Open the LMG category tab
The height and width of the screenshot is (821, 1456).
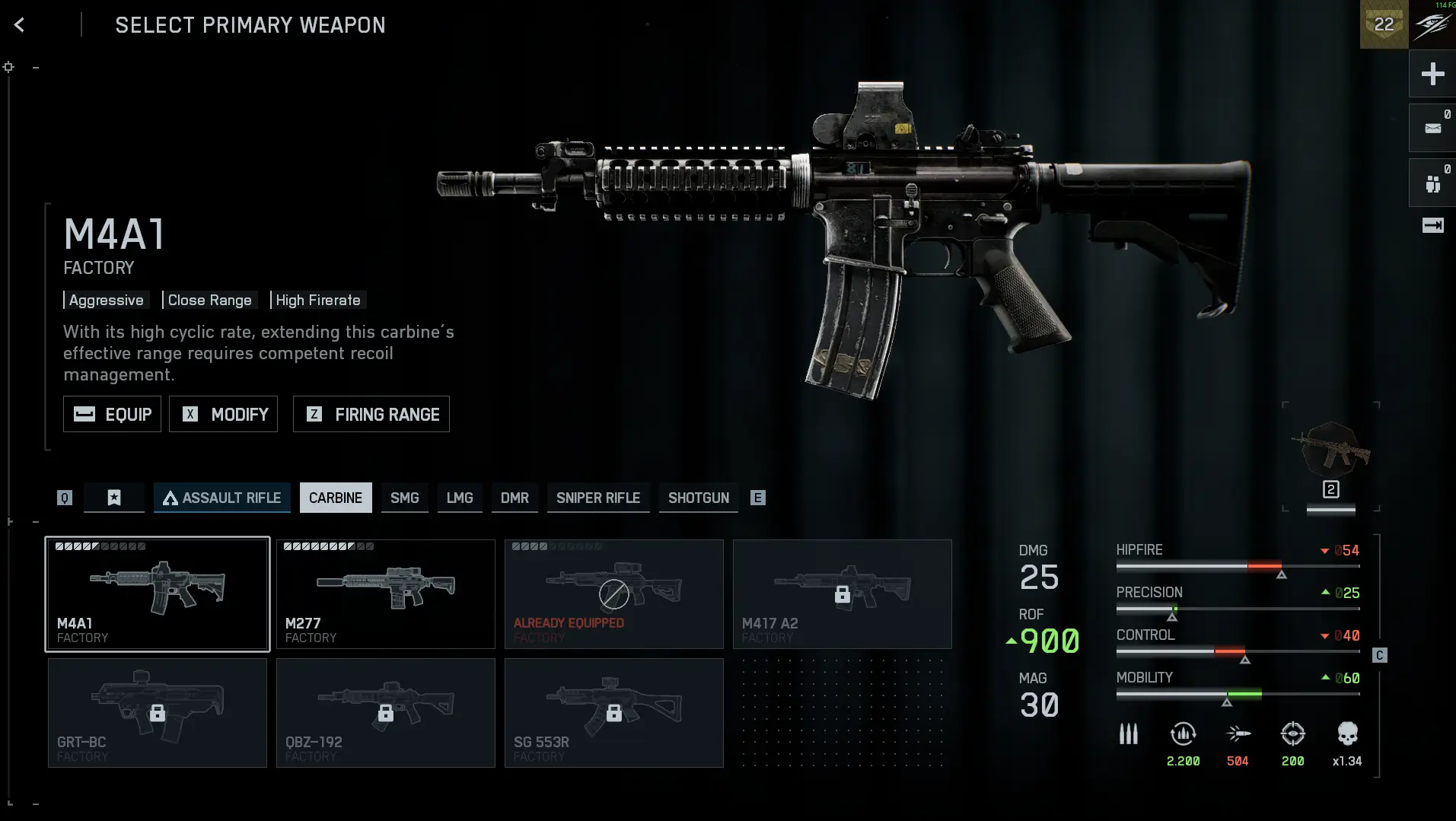pos(460,498)
